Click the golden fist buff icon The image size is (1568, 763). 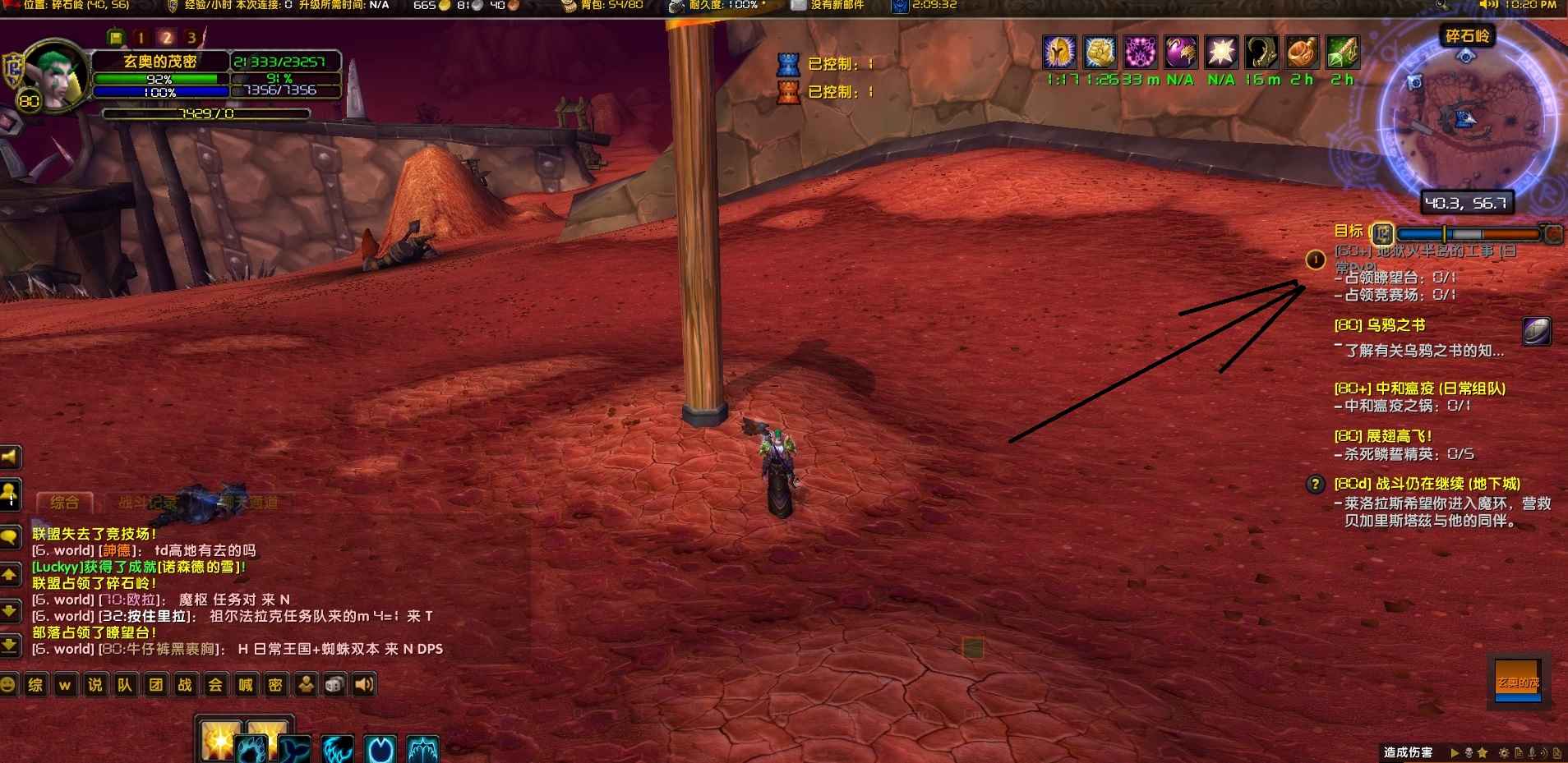click(x=1100, y=53)
